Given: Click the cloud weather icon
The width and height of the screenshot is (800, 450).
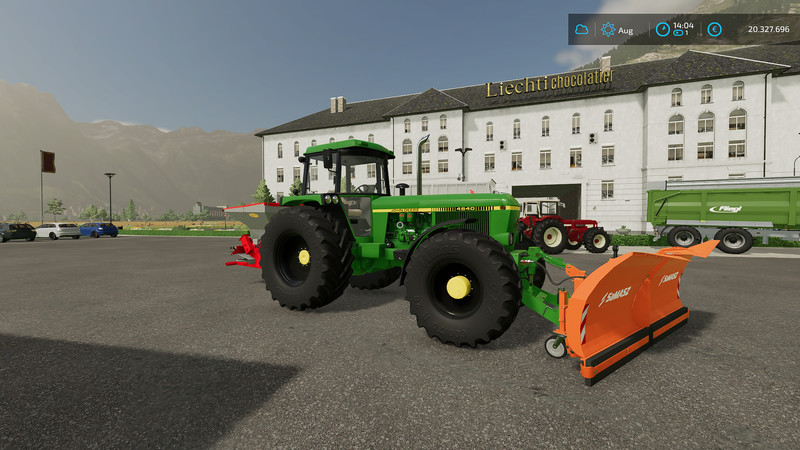Looking at the screenshot, I should tap(581, 30).
